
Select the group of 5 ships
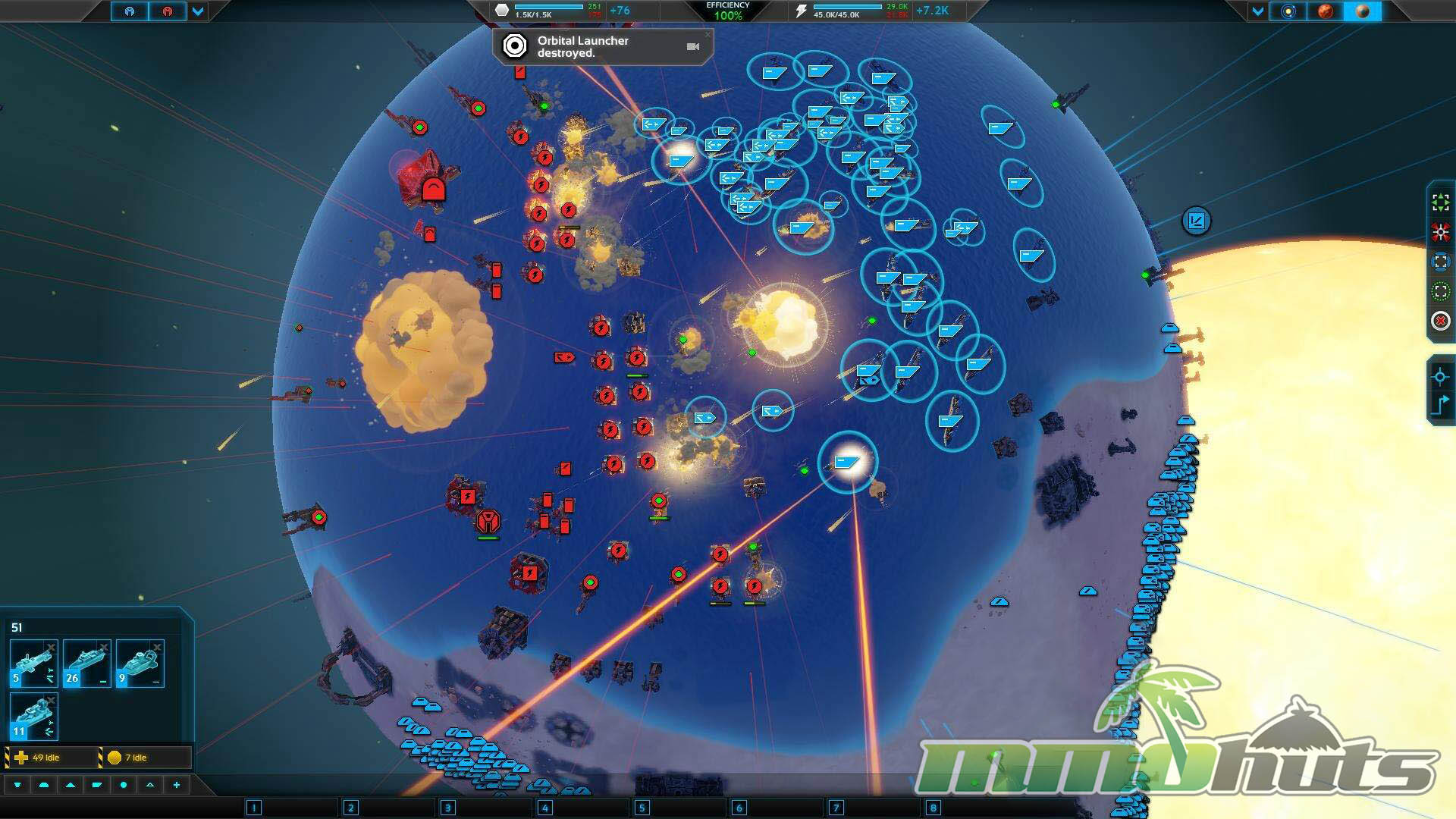point(33,664)
